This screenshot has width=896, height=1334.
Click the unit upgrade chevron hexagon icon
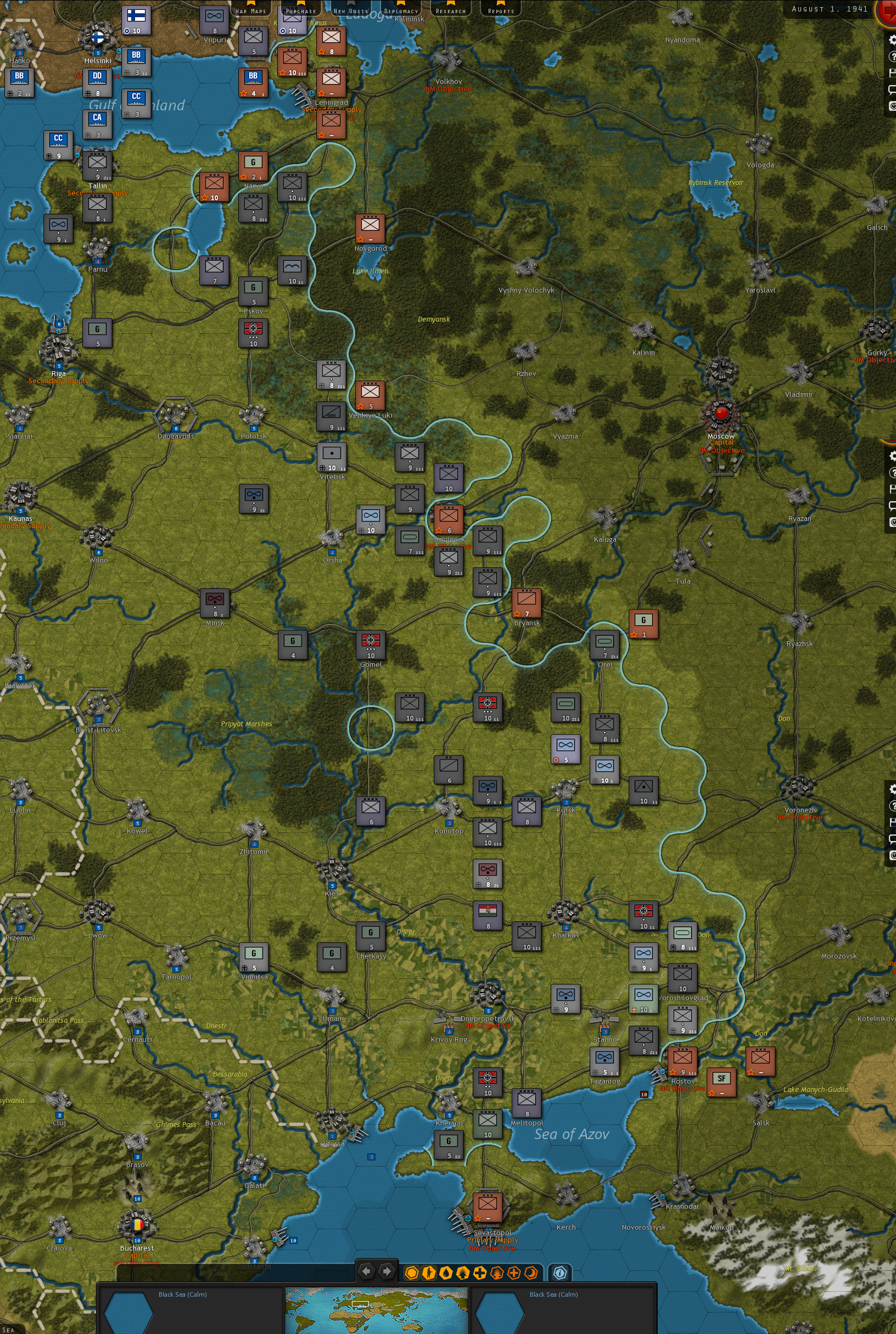click(463, 1273)
